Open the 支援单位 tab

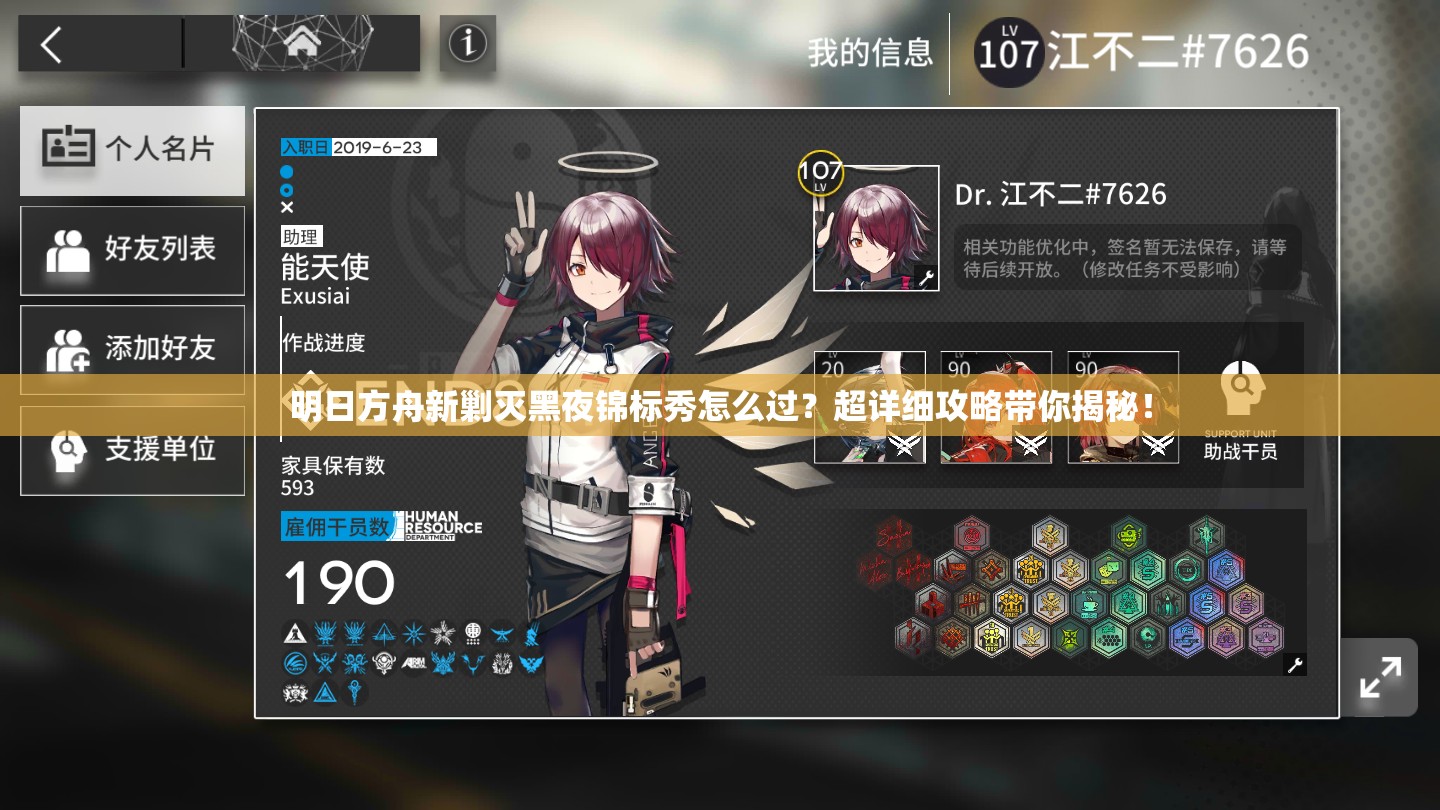pyautogui.click(x=132, y=450)
